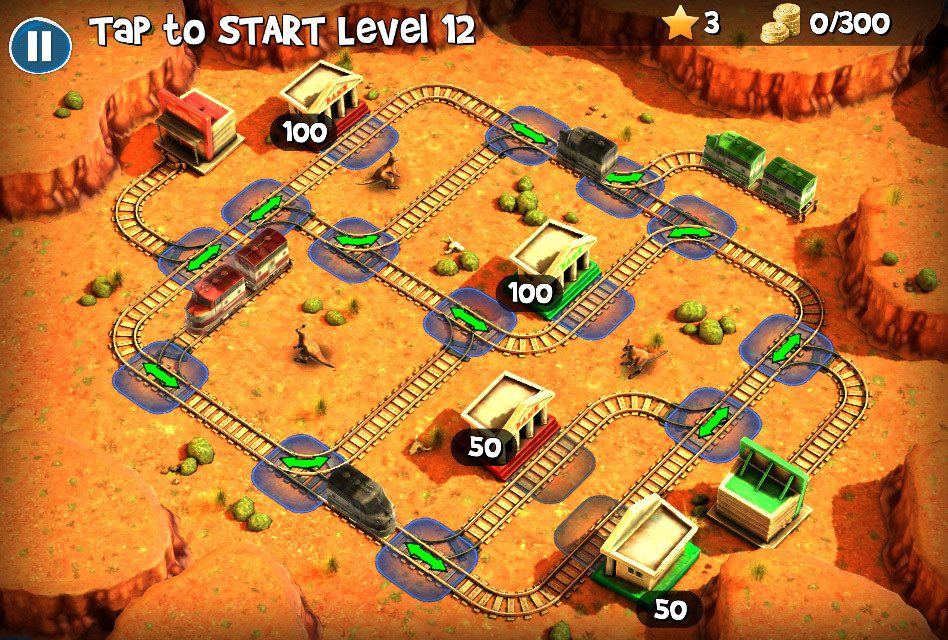Viewport: 948px width, 640px height.
Task: Toggle the switch beside the green depot building
Action: click(713, 421)
